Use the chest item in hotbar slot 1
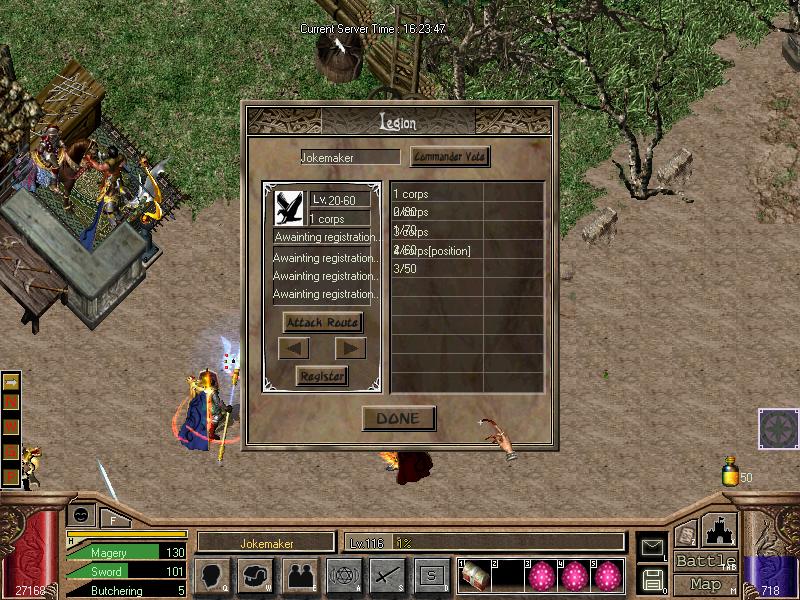Screen dimensions: 800x600 [475, 576]
